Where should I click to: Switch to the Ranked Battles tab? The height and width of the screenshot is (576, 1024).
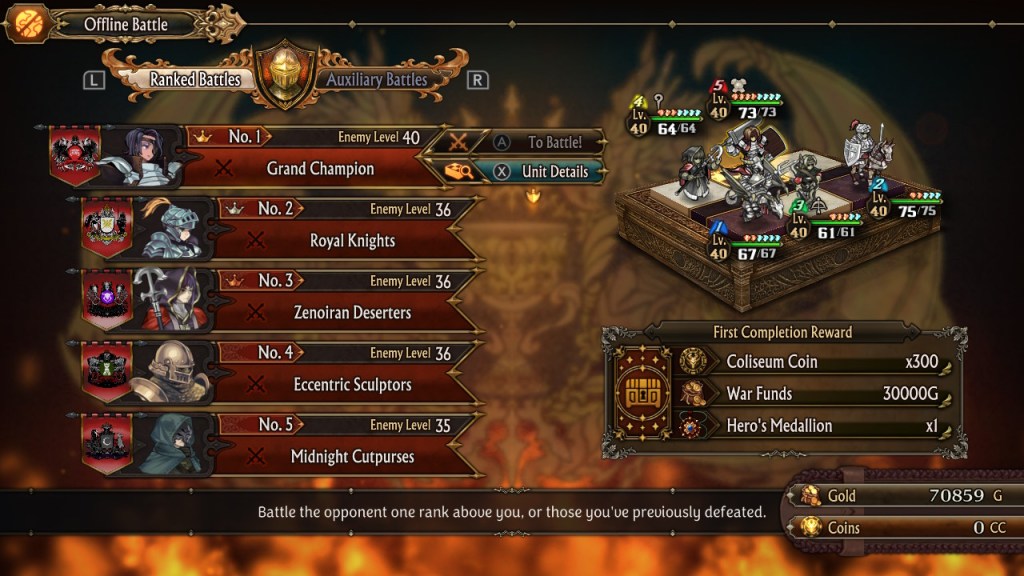(195, 80)
